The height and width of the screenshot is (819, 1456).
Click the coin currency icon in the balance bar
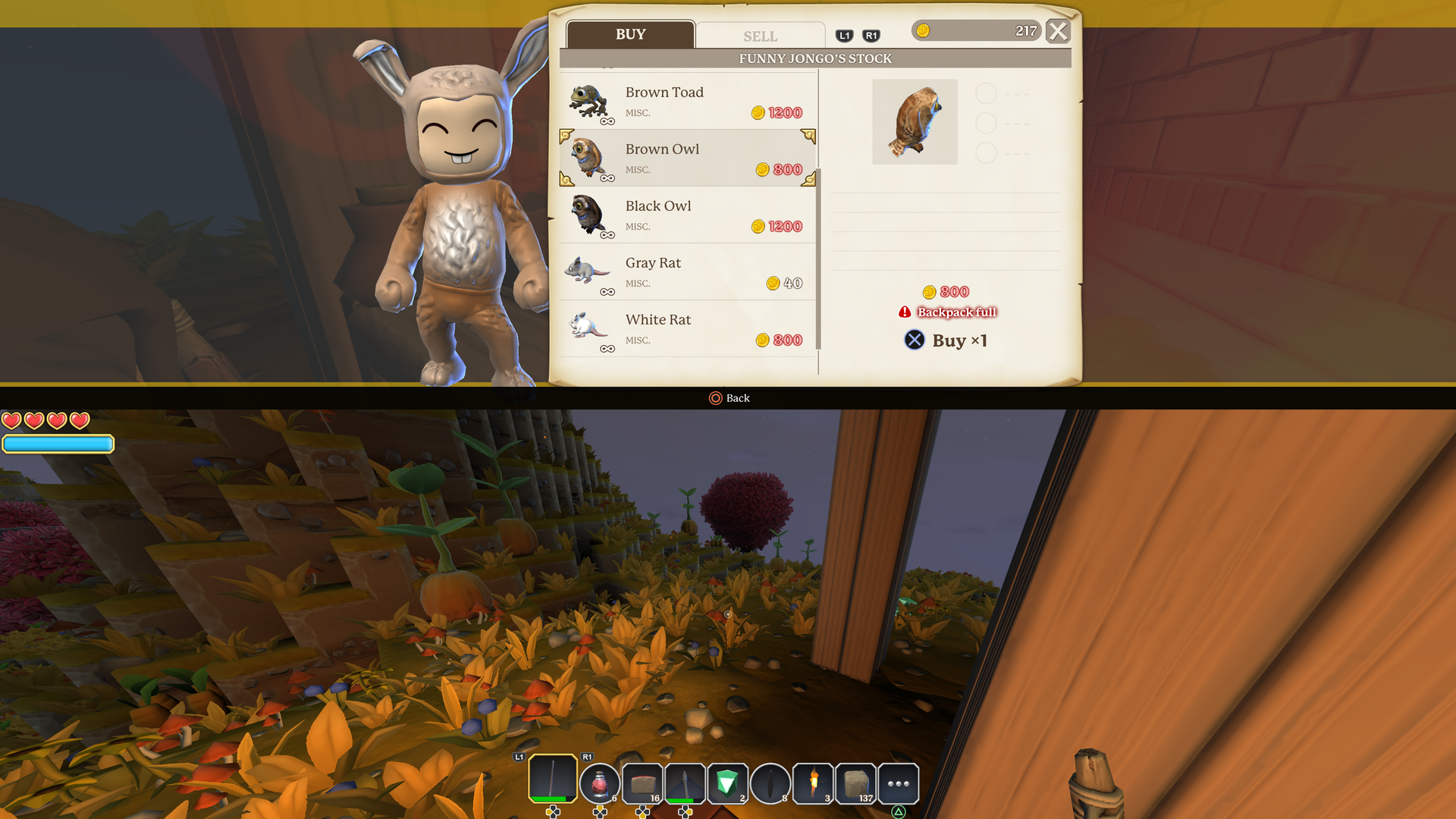click(924, 31)
